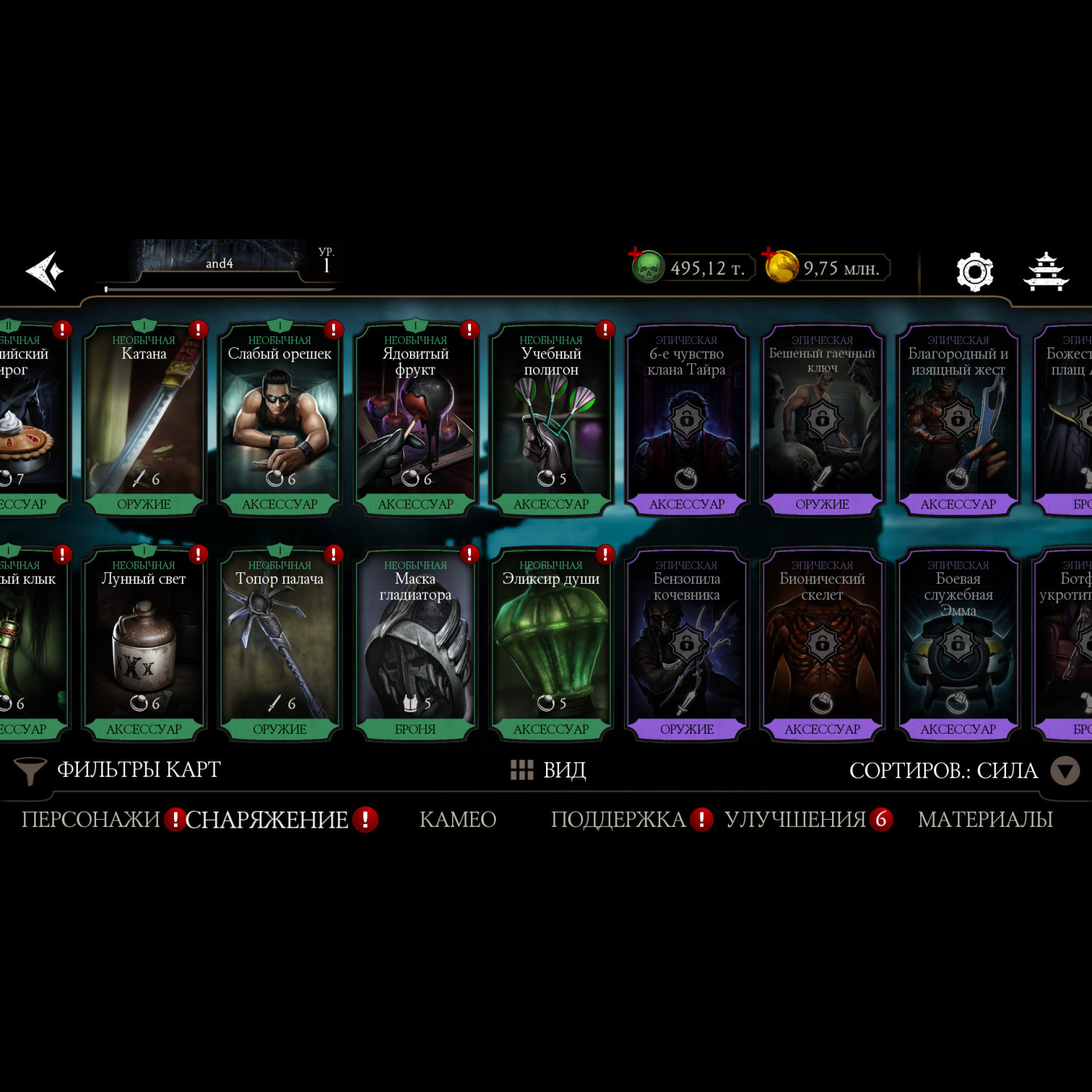Switch to the Камео tab

pyautogui.click(x=458, y=820)
